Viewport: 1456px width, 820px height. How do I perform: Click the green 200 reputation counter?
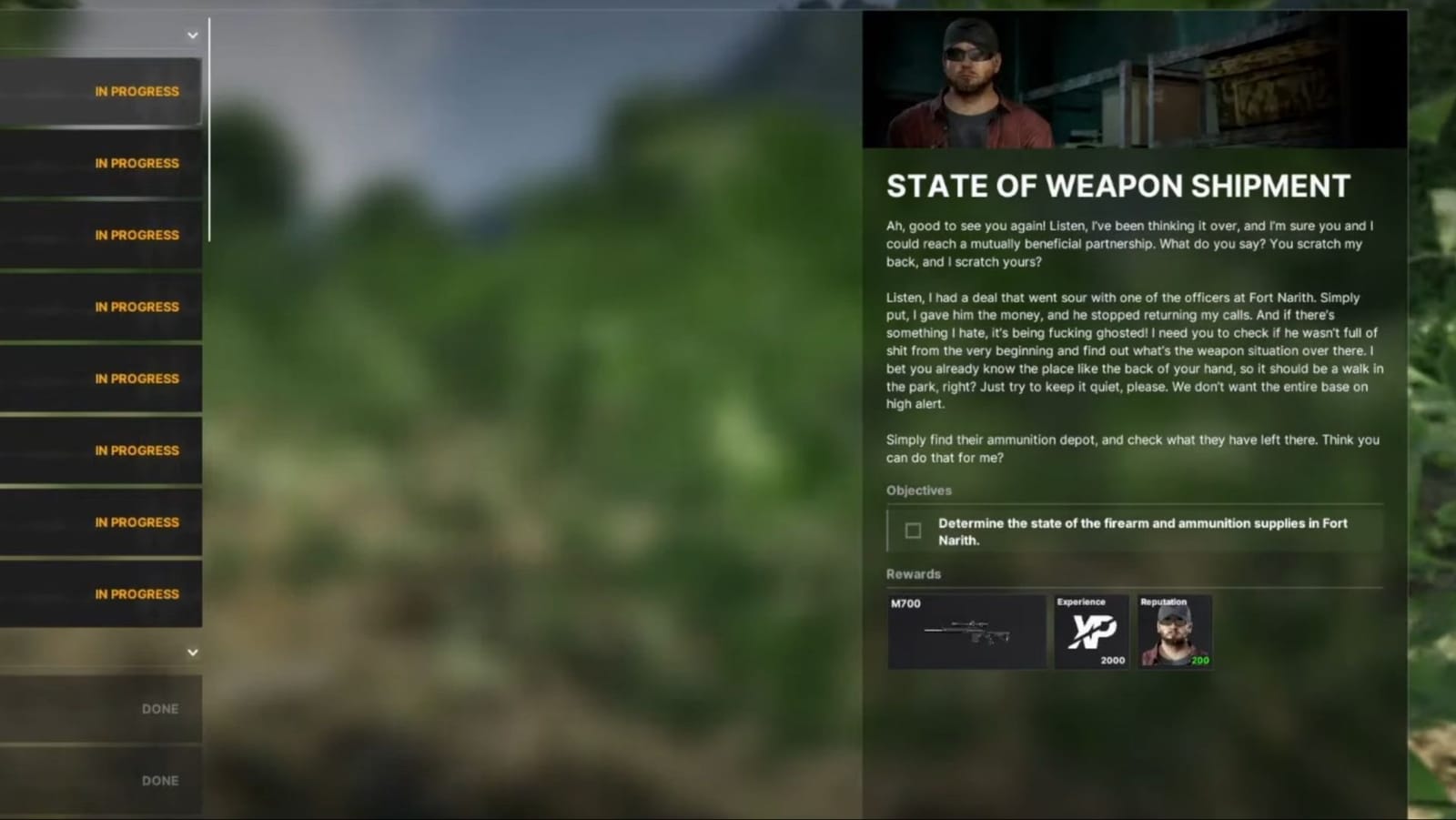1199,661
